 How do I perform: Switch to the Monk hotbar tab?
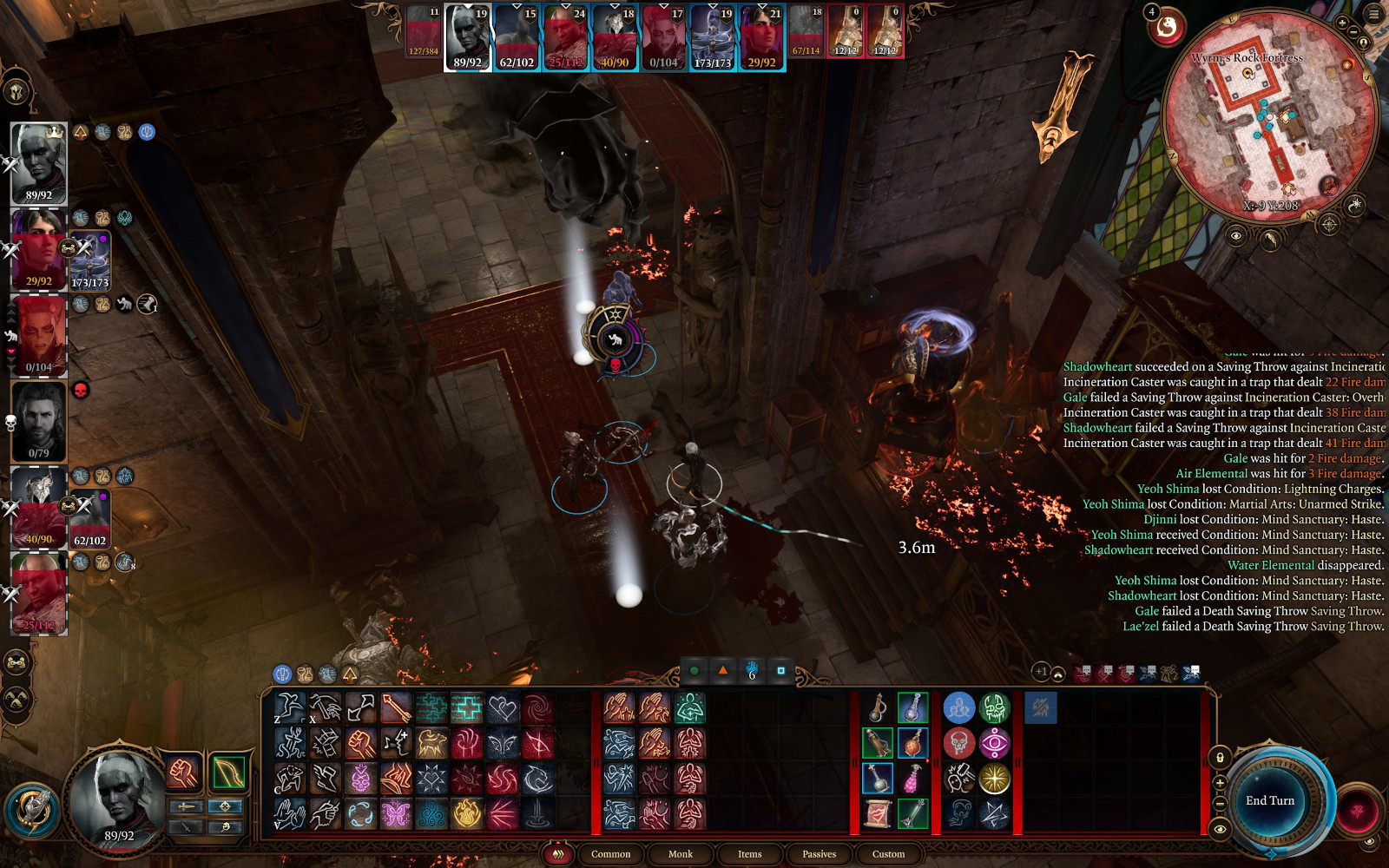[680, 854]
